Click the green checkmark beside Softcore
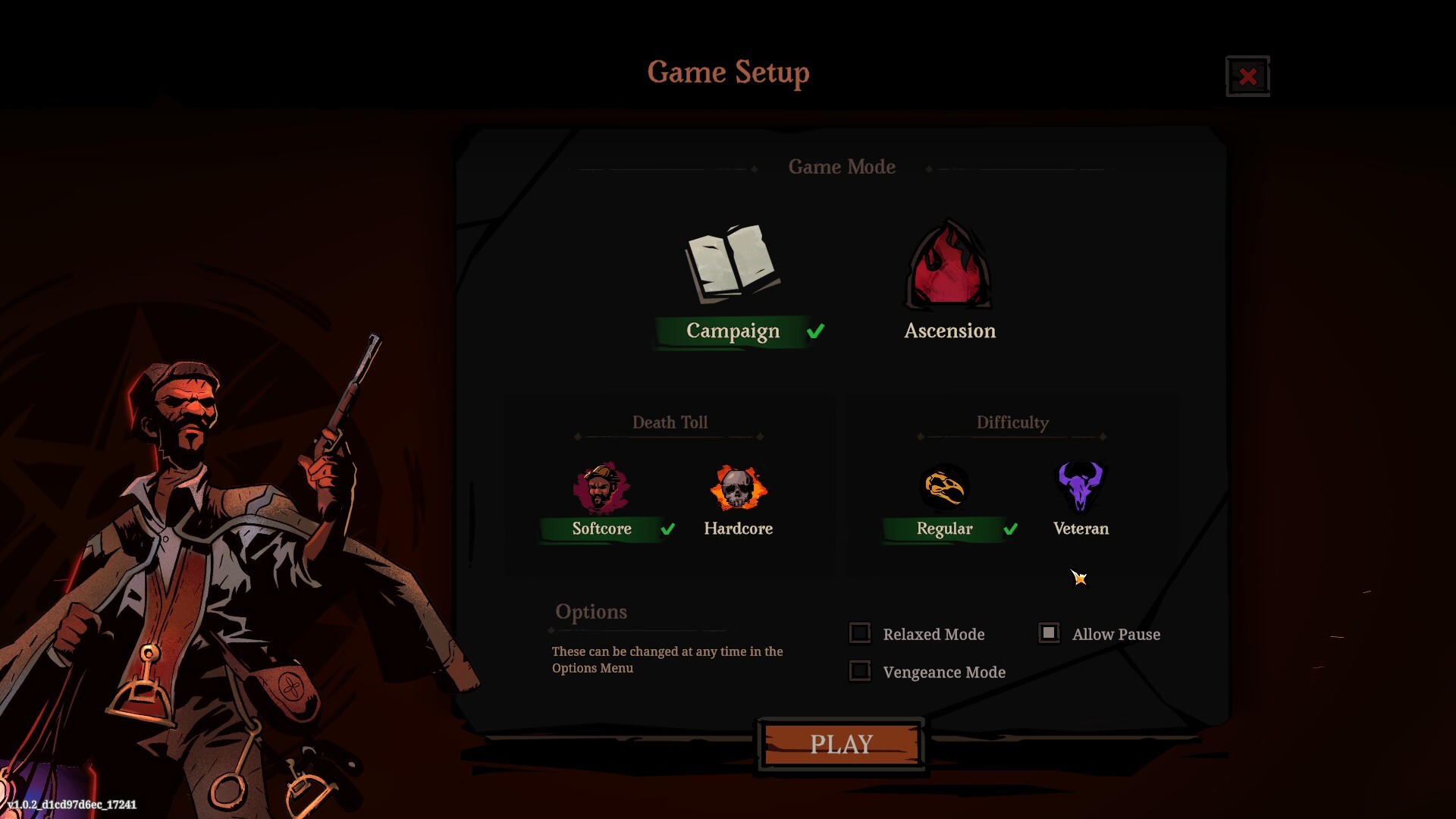 [x=668, y=529]
